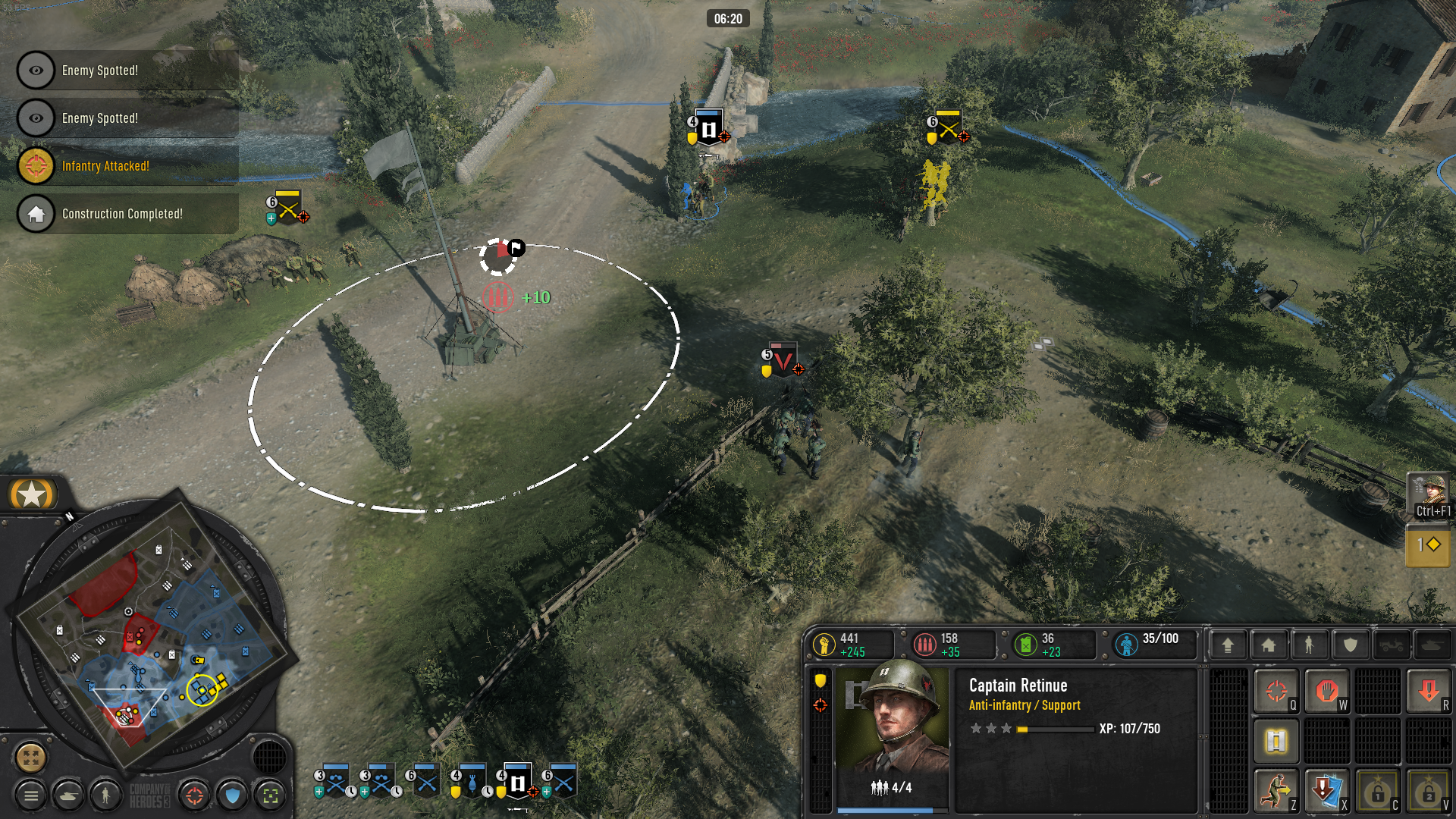
Task: Use the glowing captain bars ability
Action: point(1276,741)
